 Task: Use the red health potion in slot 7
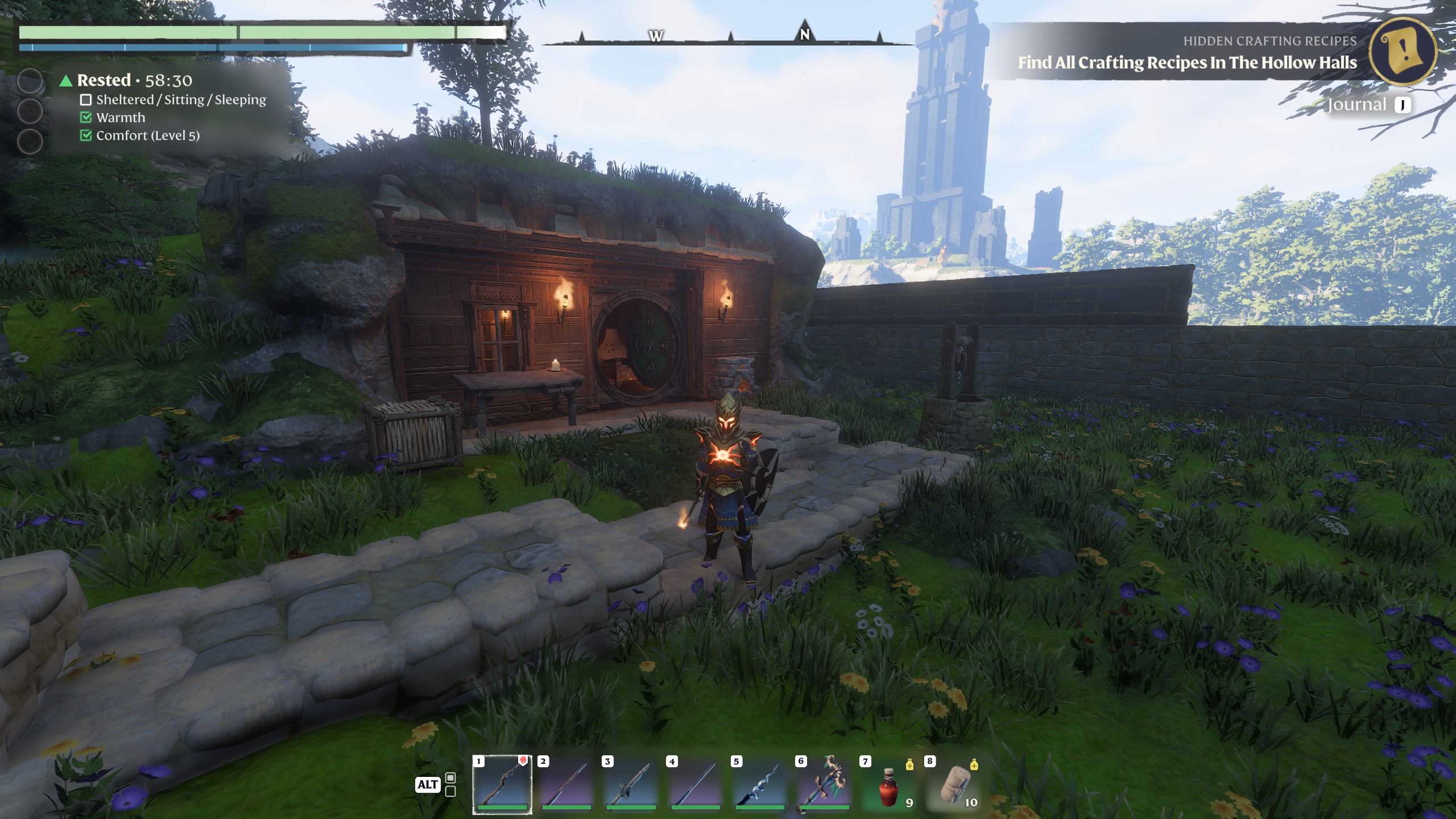(889, 784)
